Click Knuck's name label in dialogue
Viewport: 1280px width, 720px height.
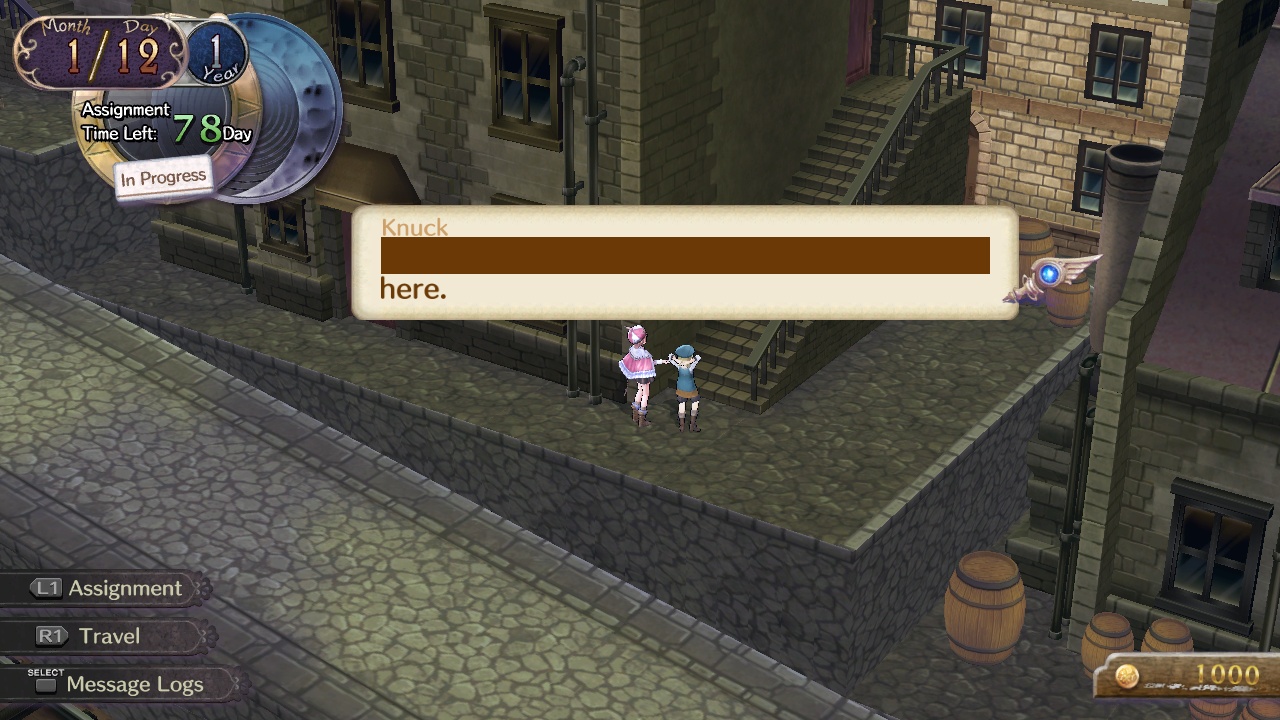(412, 227)
